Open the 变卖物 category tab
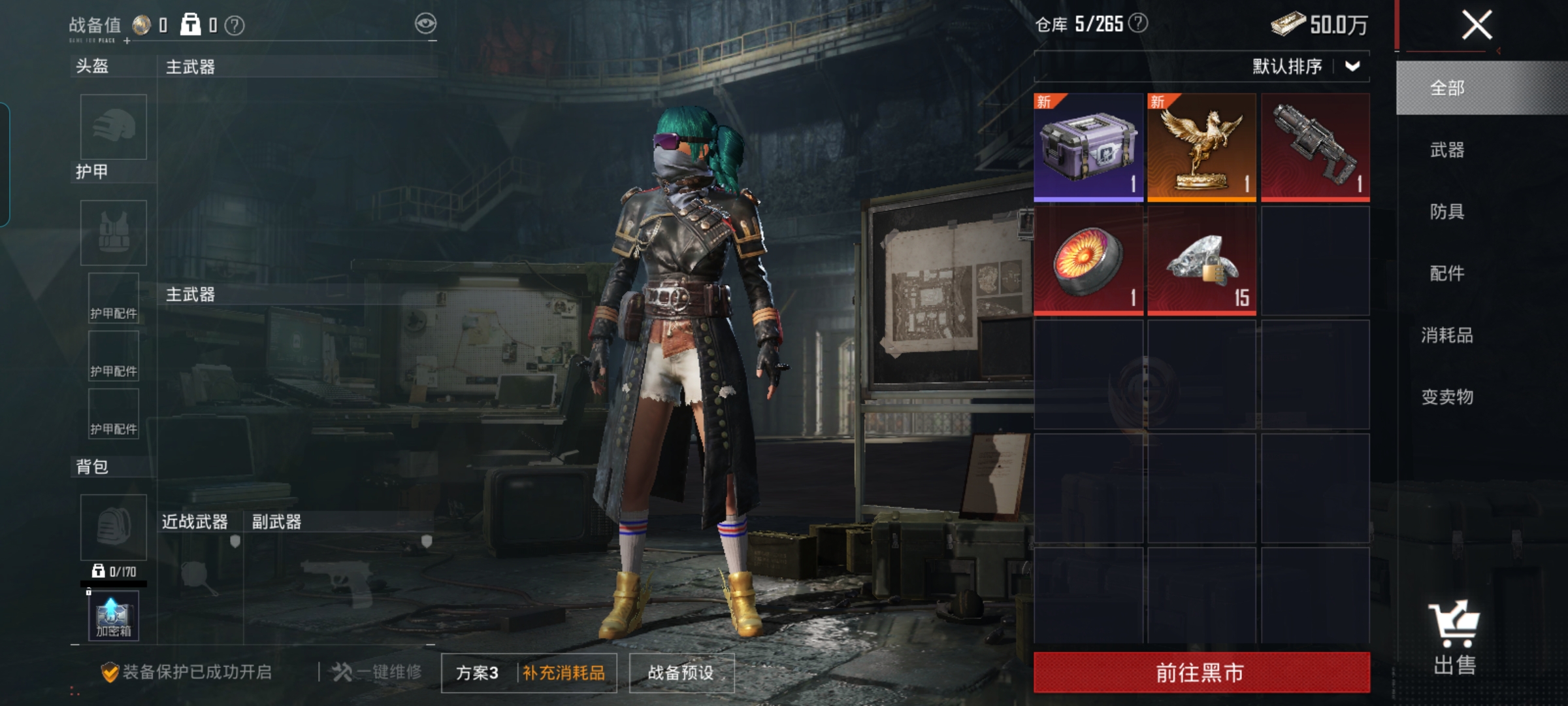The image size is (1568, 706). (1447, 397)
